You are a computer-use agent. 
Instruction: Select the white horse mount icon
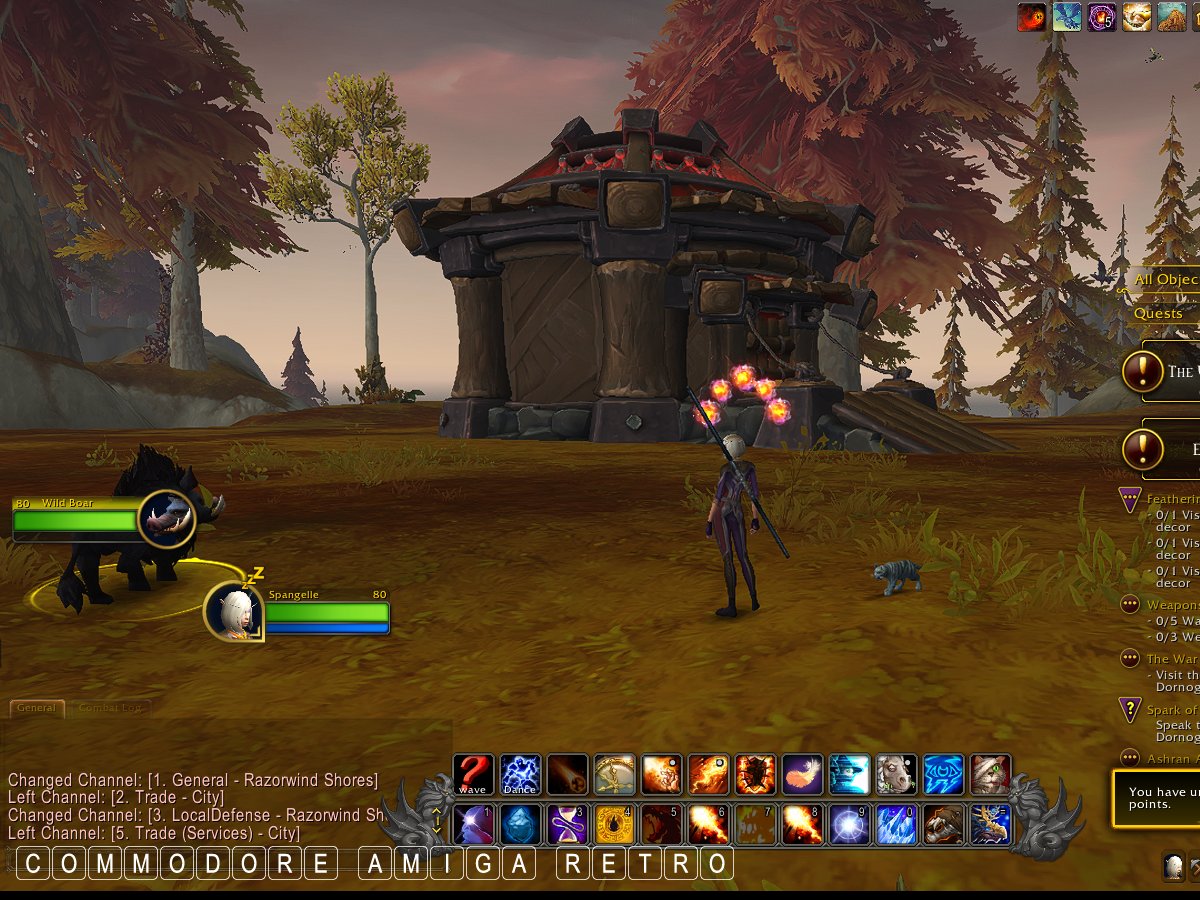896,775
